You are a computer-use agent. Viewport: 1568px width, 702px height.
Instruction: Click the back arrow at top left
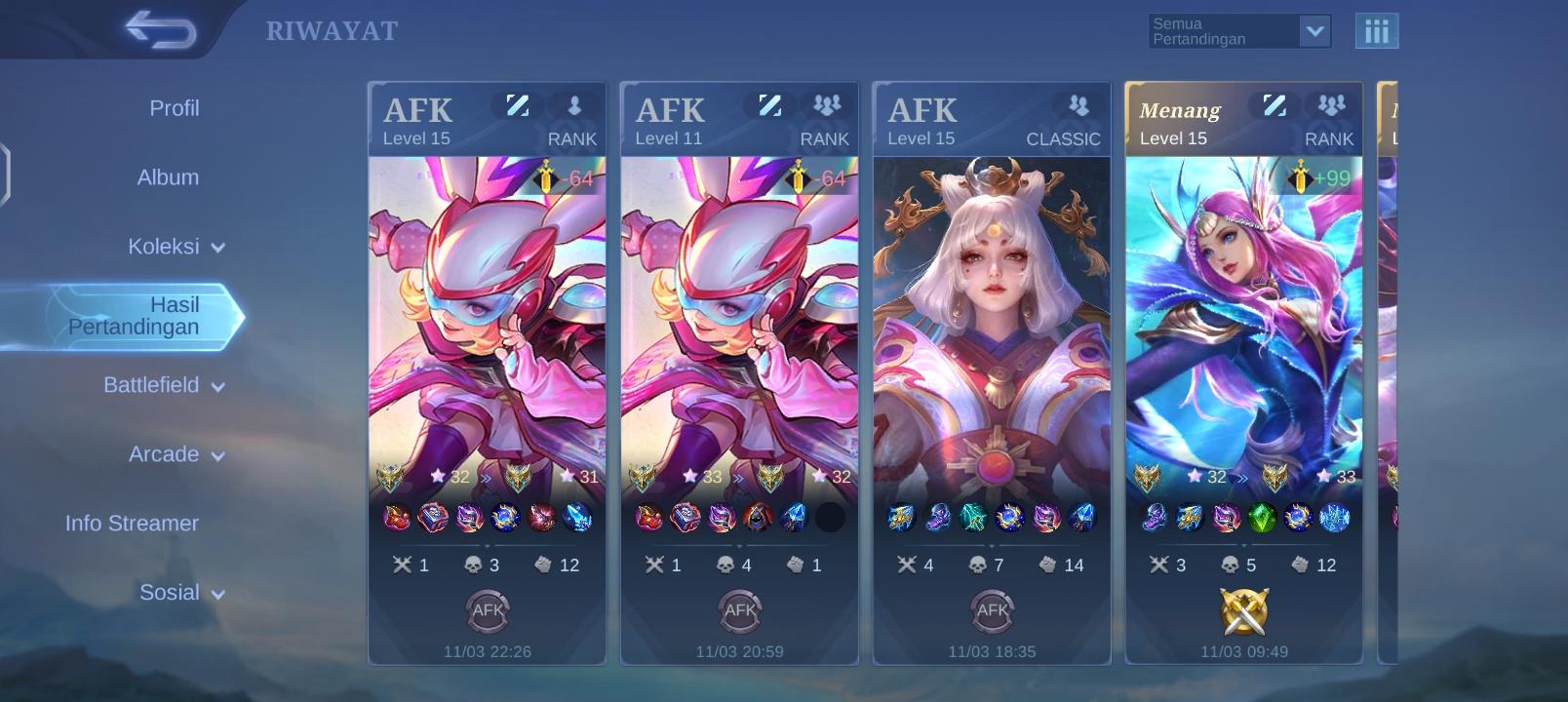(159, 28)
